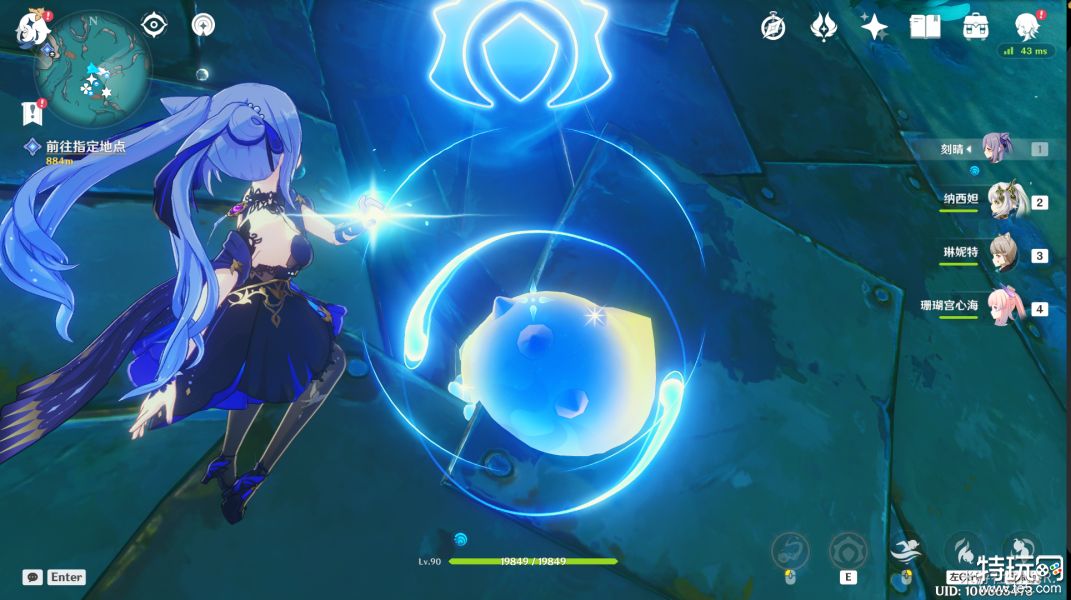
Task: Select active character 刻晴 in party list
Action: 996,148
